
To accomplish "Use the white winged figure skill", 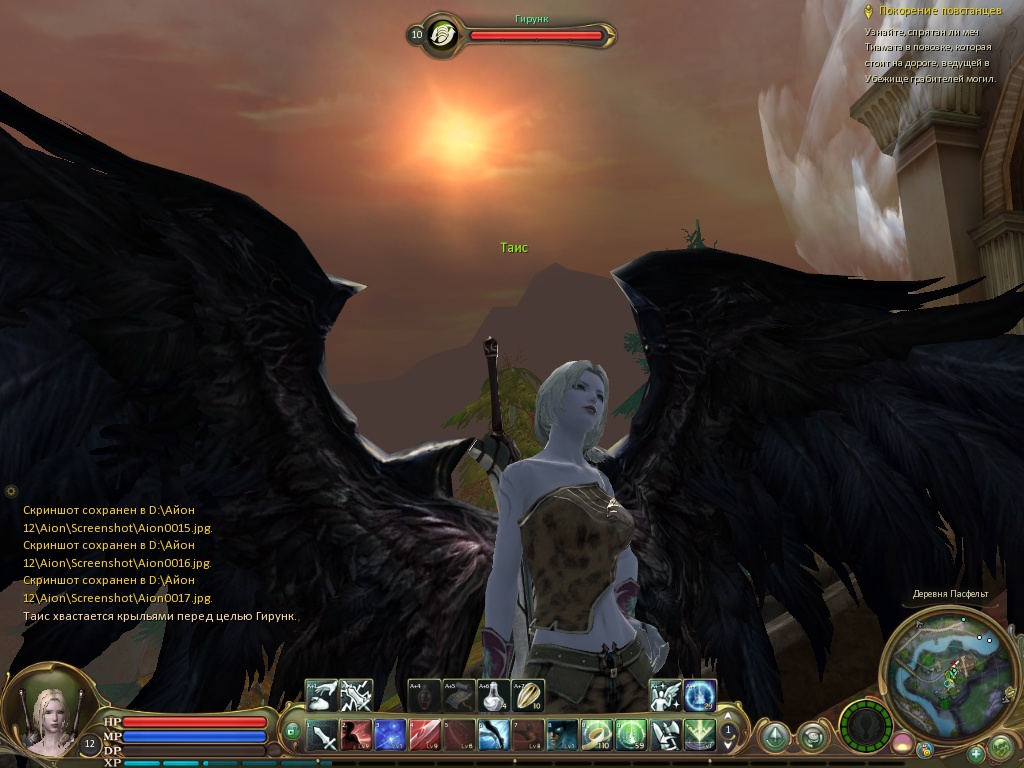I will pos(665,695).
